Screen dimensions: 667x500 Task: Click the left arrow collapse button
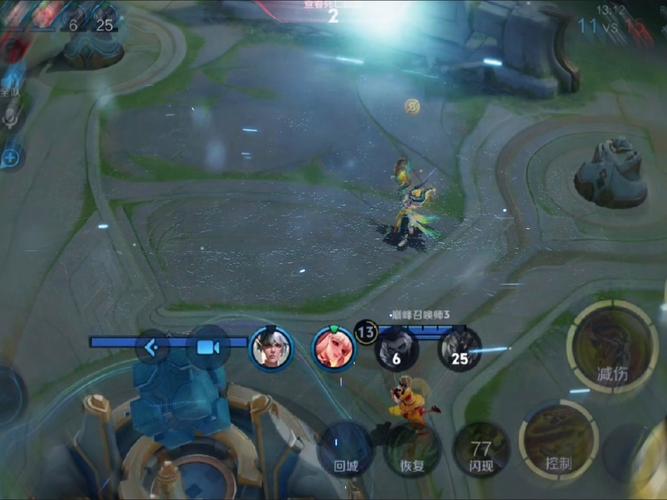(153, 347)
